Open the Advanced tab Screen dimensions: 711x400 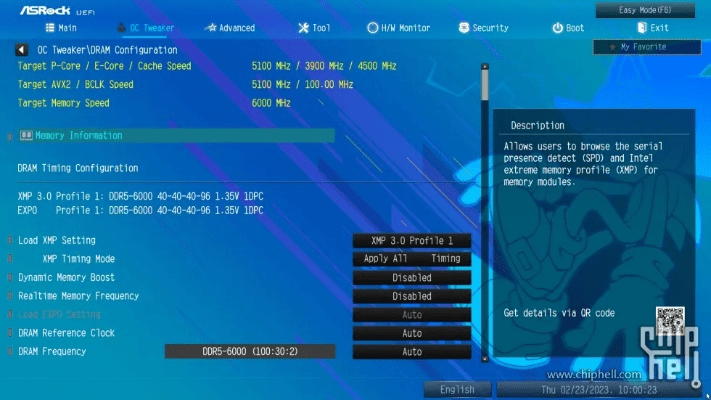(229, 28)
